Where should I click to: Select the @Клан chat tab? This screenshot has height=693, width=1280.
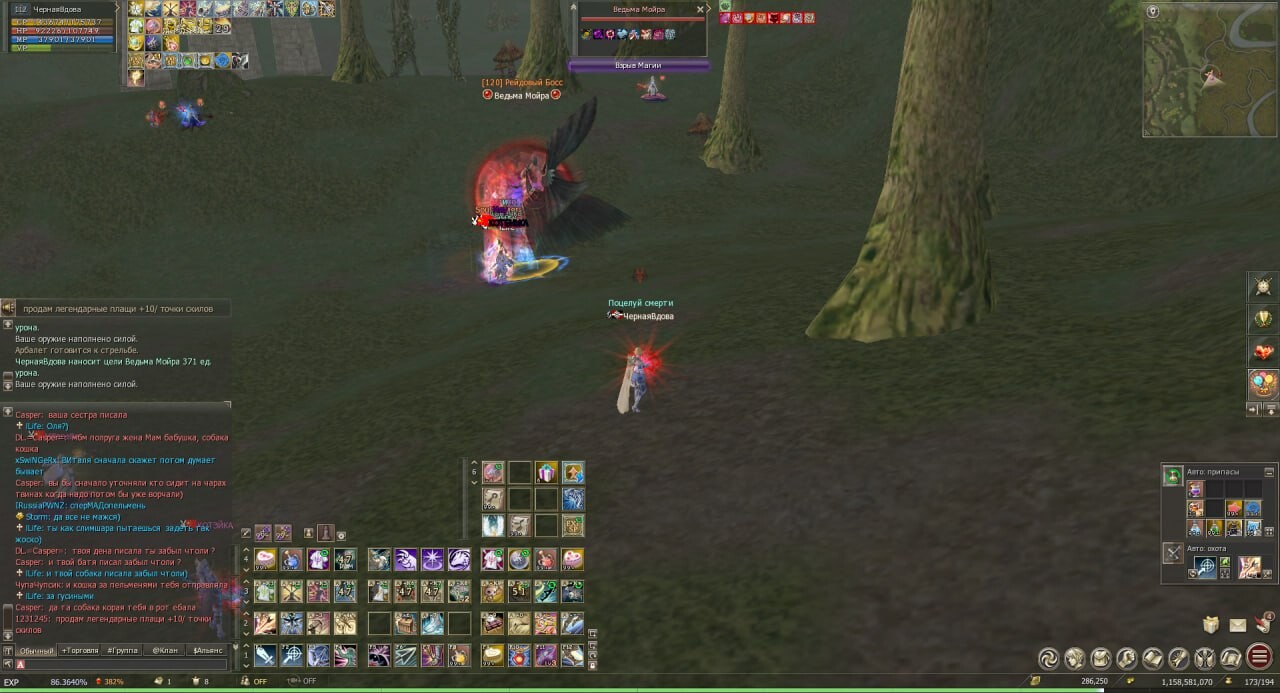point(165,650)
